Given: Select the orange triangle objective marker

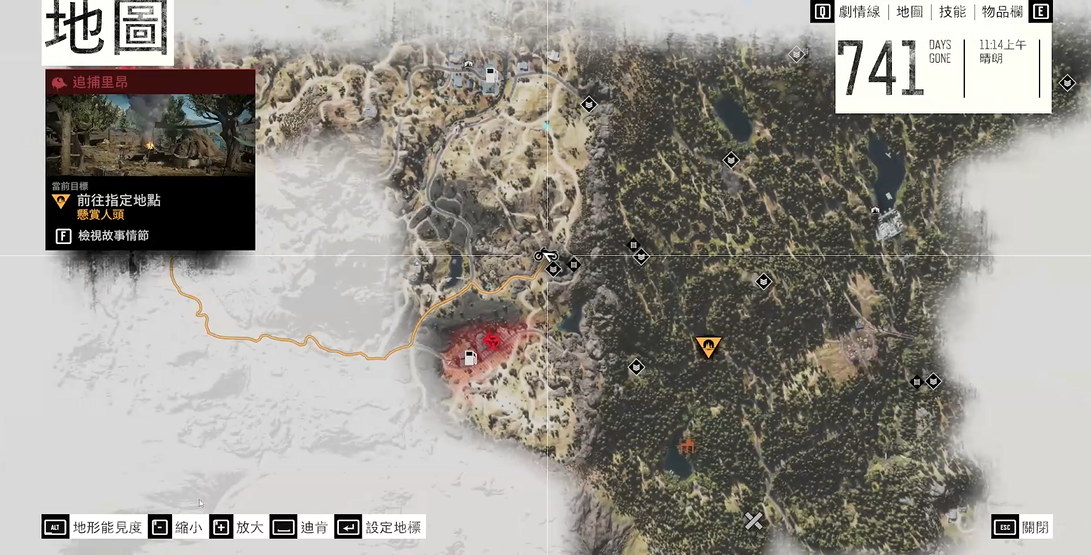Looking at the screenshot, I should [708, 347].
